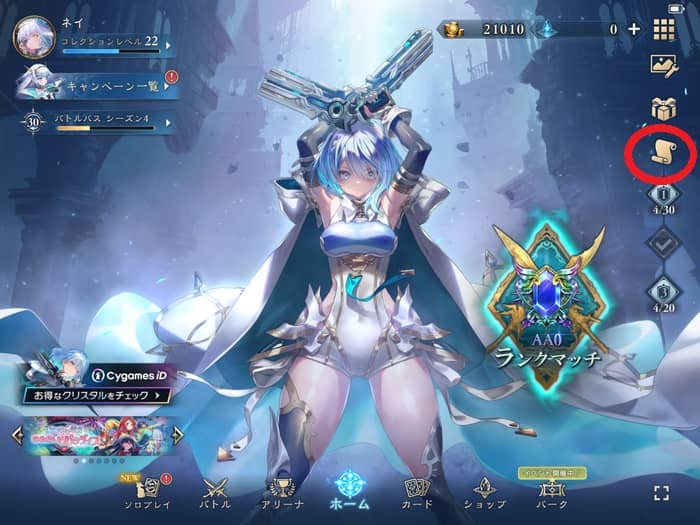700x525 pixels.
Task: Switch to the バトル tab
Action: (x=216, y=491)
